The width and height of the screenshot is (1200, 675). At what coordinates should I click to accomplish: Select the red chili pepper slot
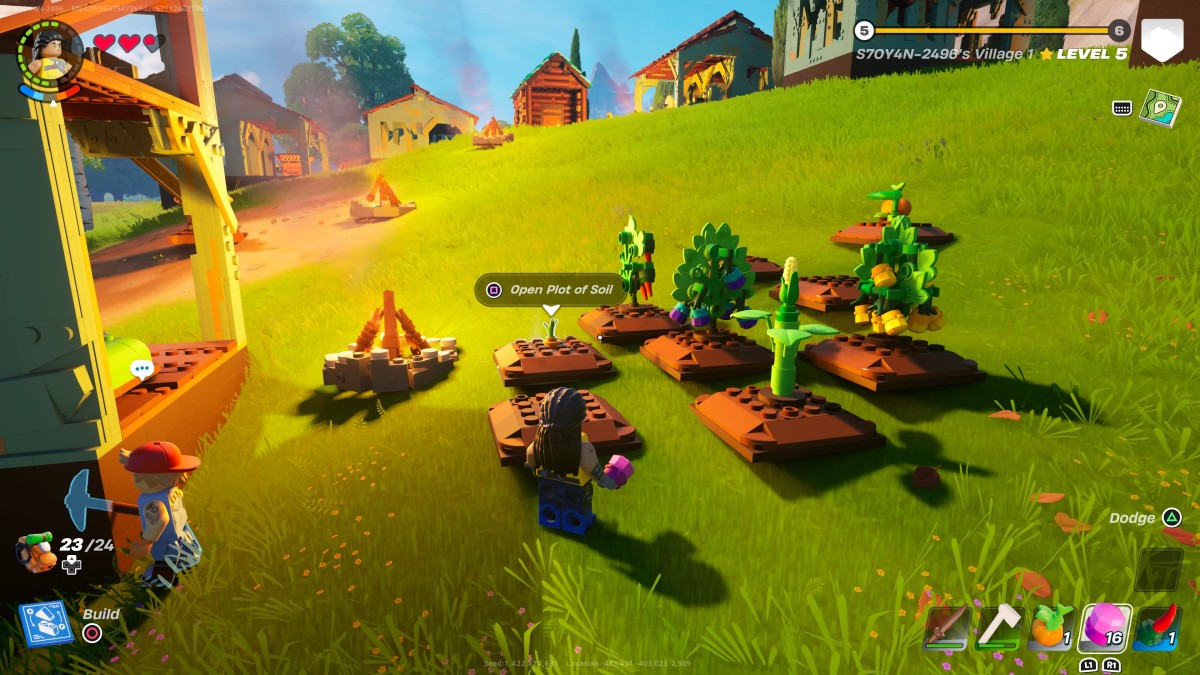click(1157, 627)
